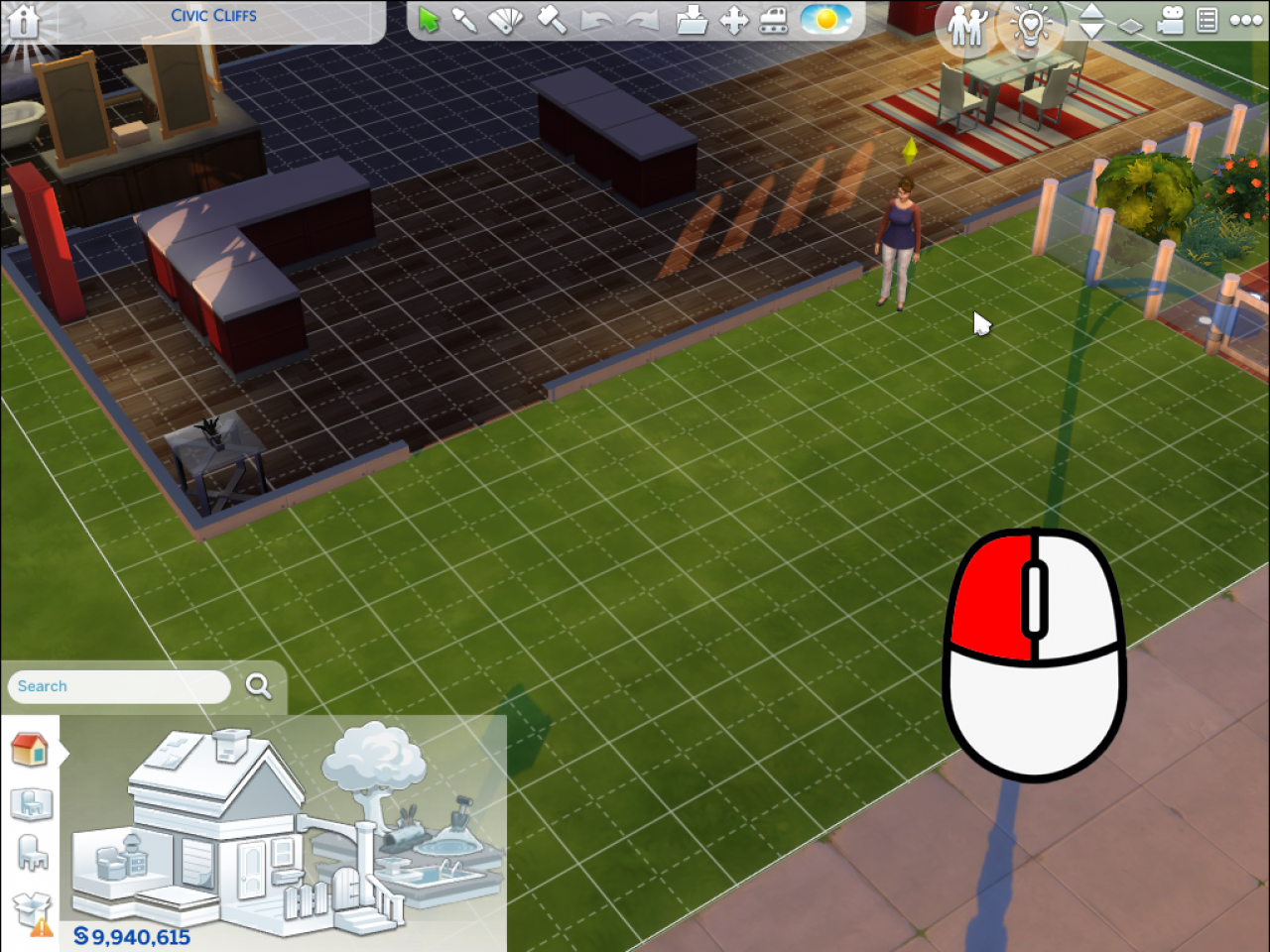Start the search with the magnifier button
This screenshot has height=952, width=1270.
(258, 685)
